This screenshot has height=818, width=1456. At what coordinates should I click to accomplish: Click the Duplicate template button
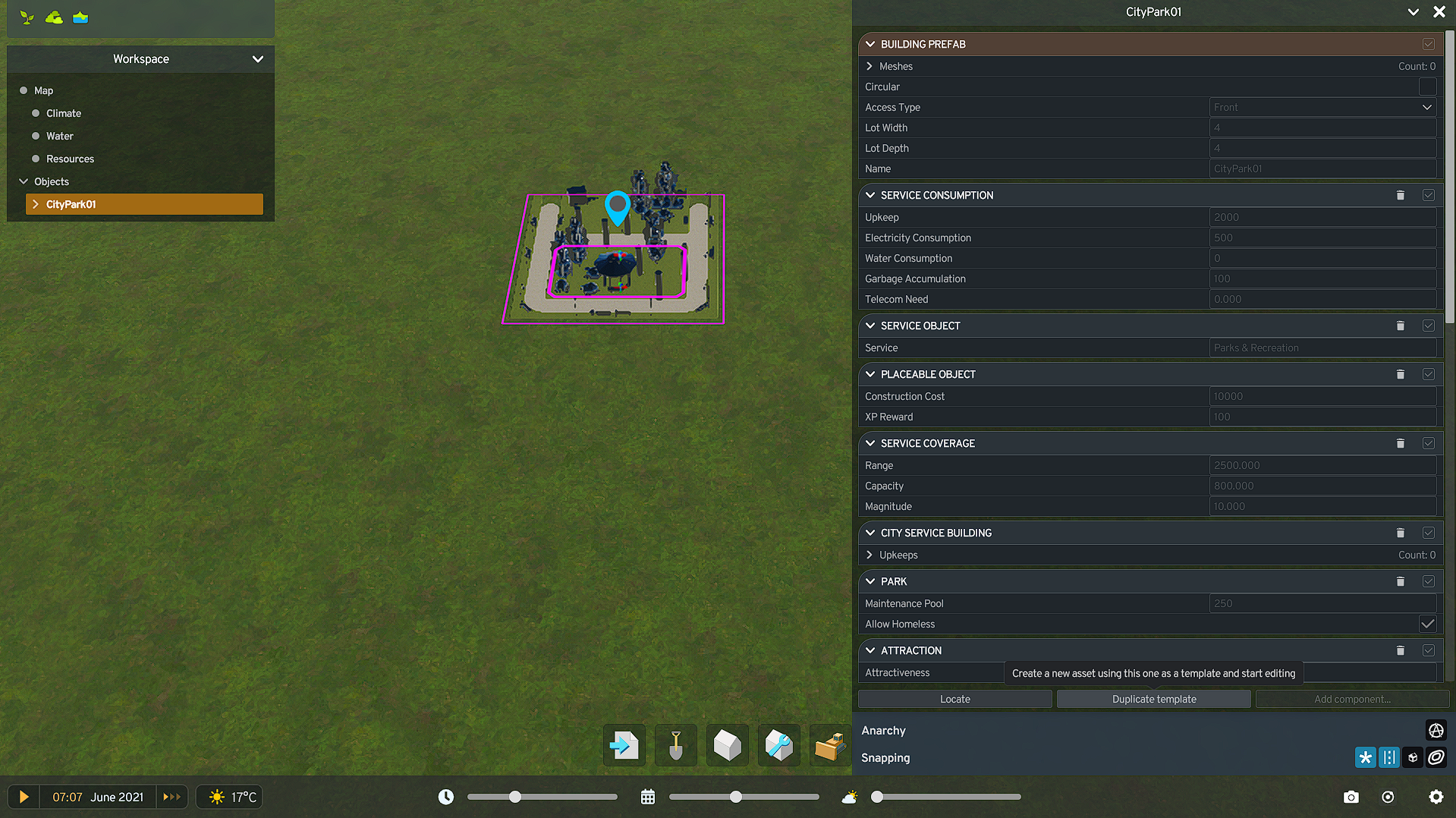[x=1153, y=699]
